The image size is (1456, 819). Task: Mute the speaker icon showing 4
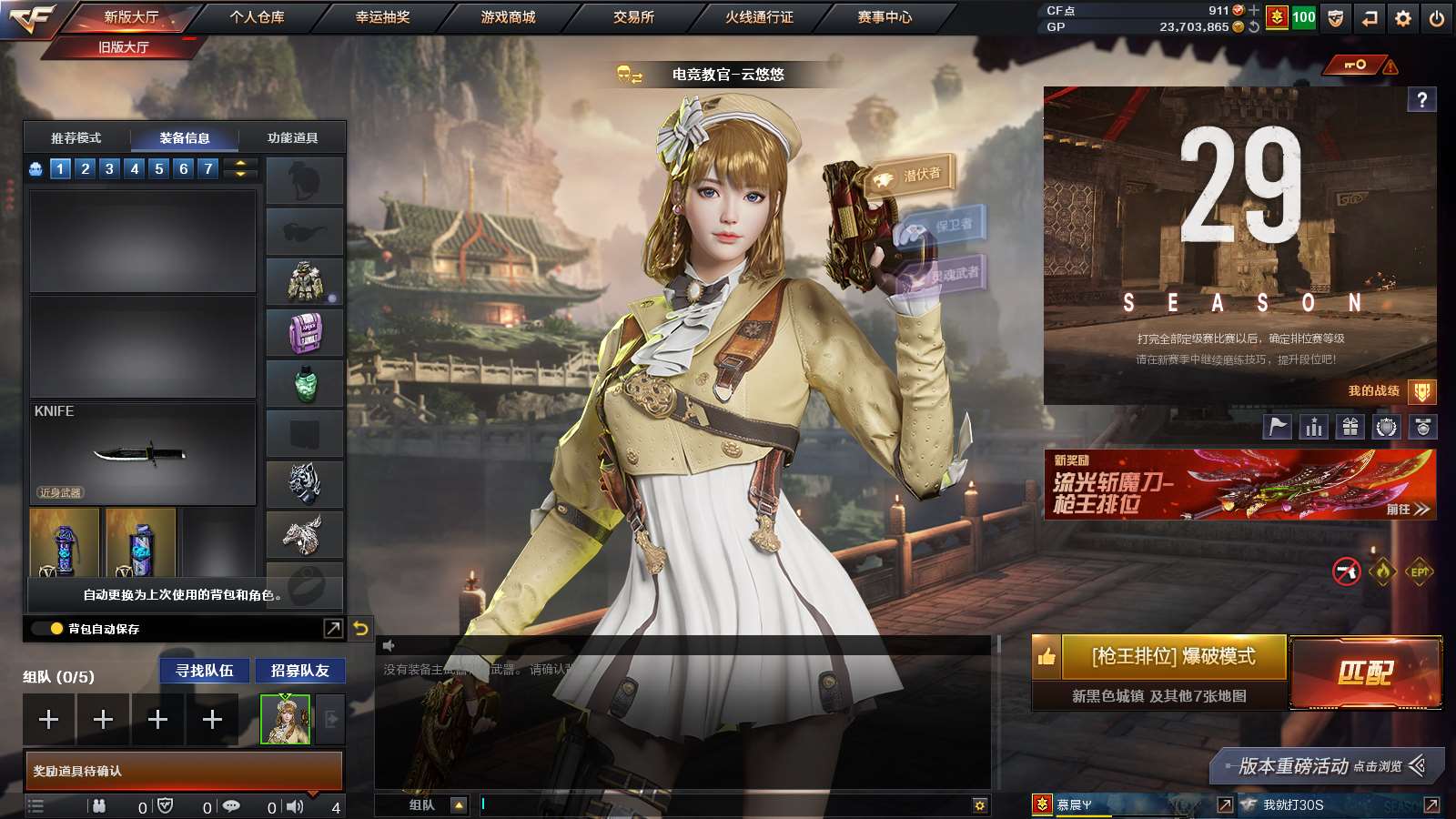pos(295,804)
